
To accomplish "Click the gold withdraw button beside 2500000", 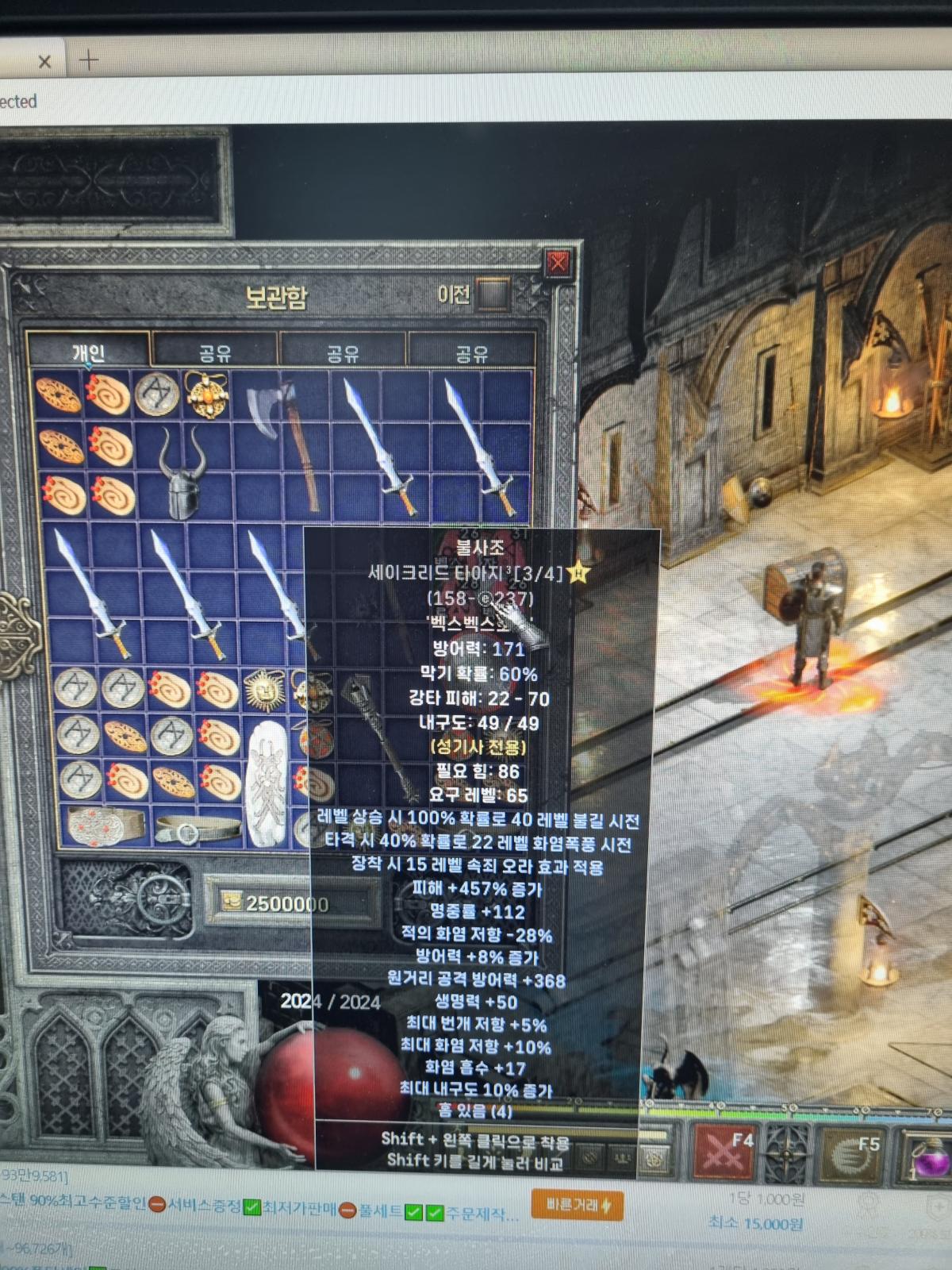I will tap(232, 902).
